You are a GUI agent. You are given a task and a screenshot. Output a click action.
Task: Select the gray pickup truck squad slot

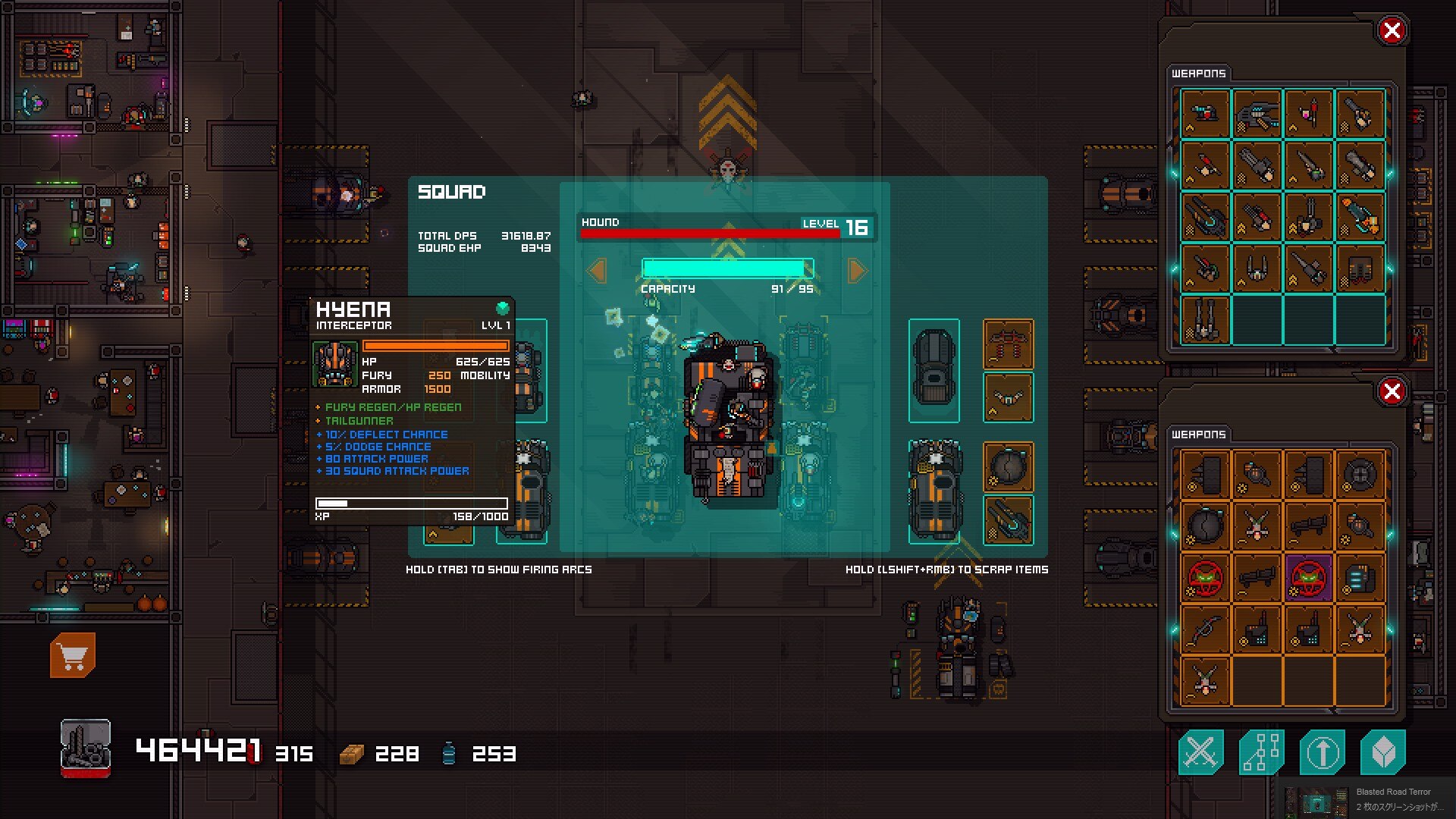click(934, 370)
